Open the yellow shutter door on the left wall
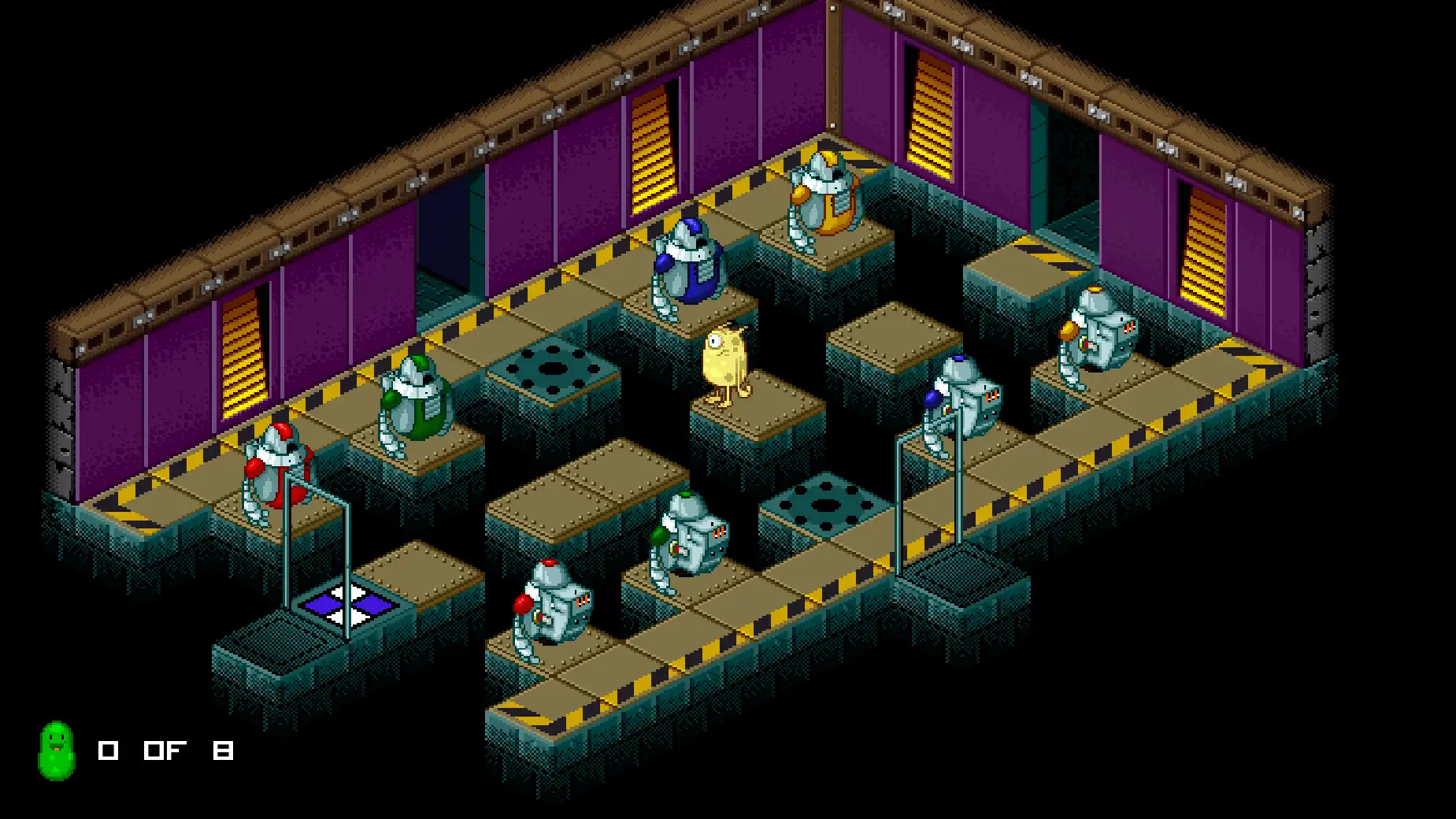The width and height of the screenshot is (1456, 819). 244,354
